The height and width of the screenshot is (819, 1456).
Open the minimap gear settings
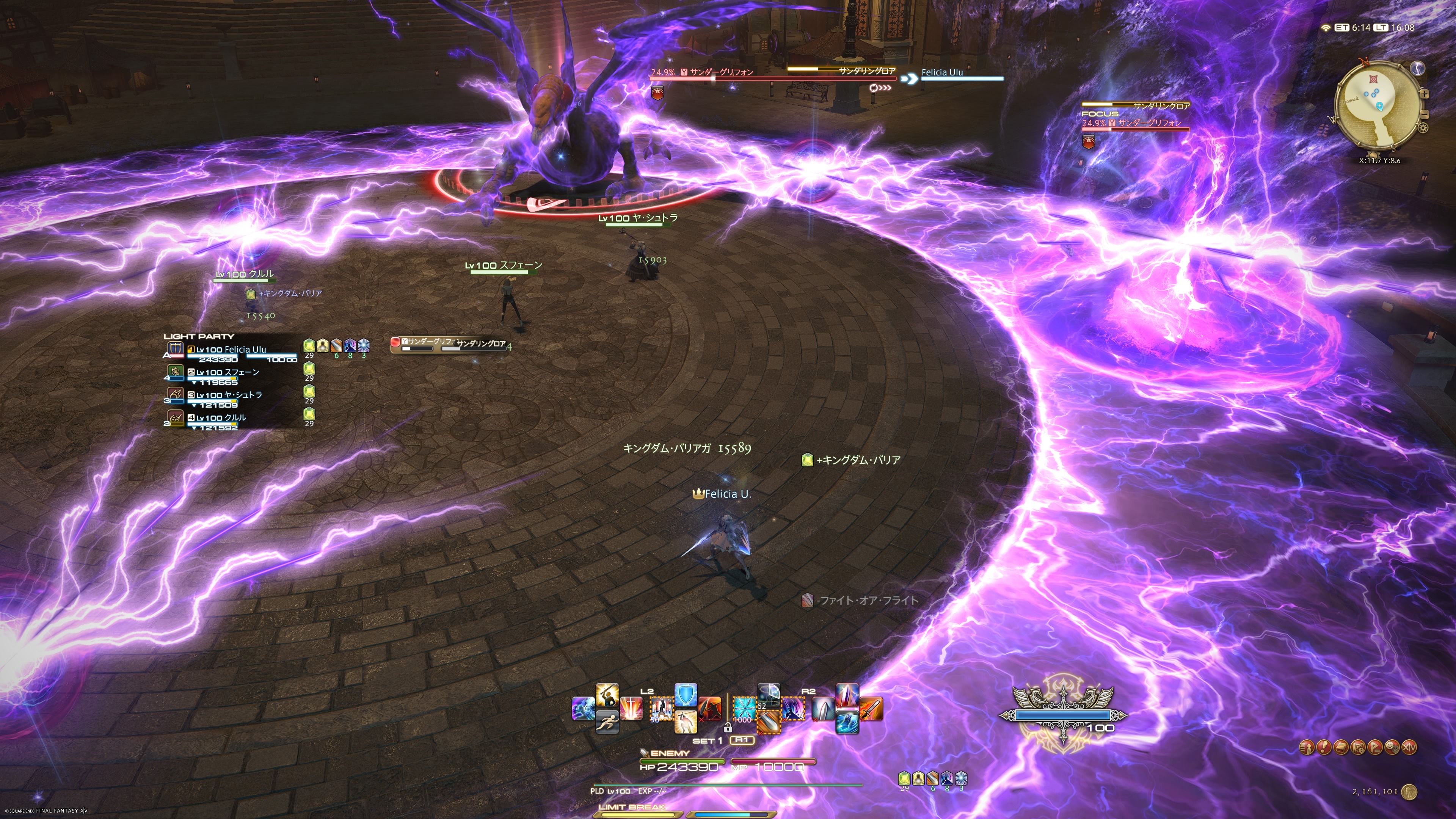[x=1423, y=128]
